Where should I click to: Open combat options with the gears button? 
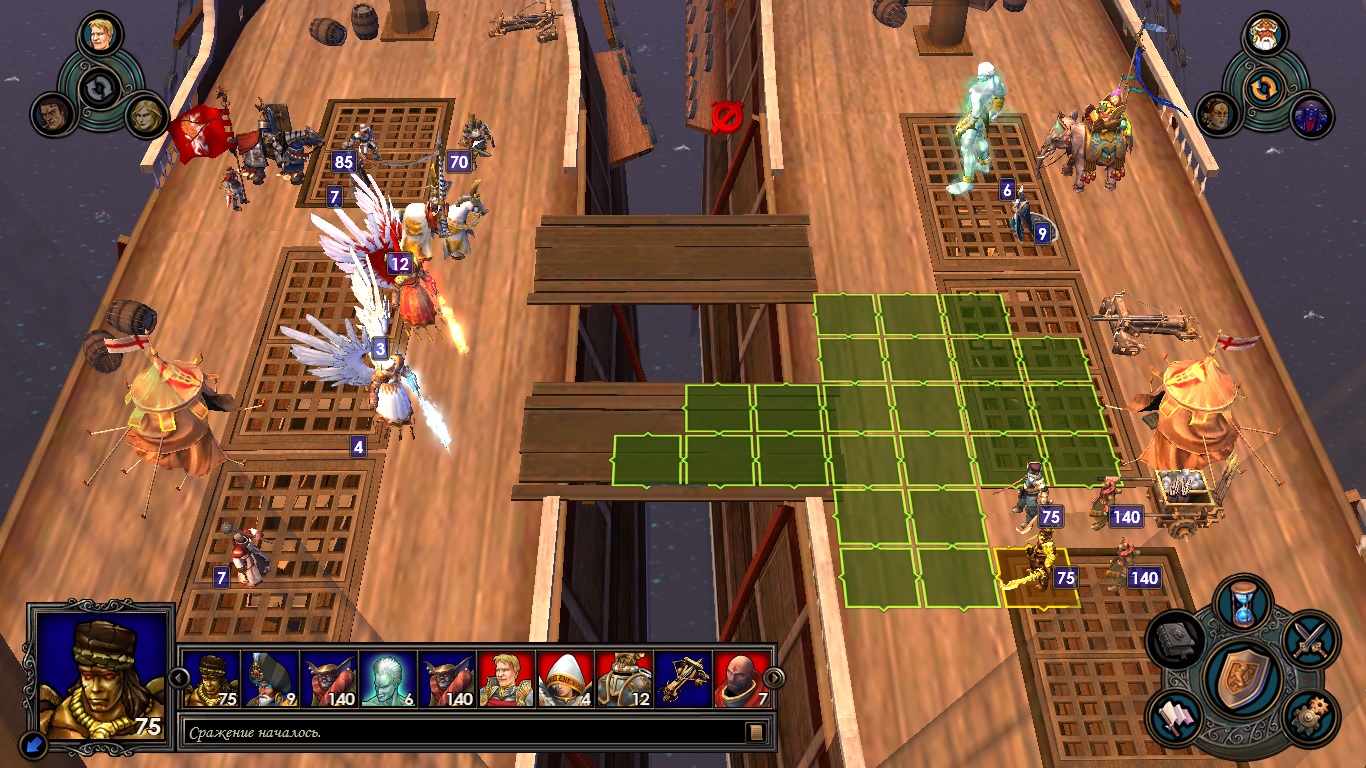click(1307, 716)
